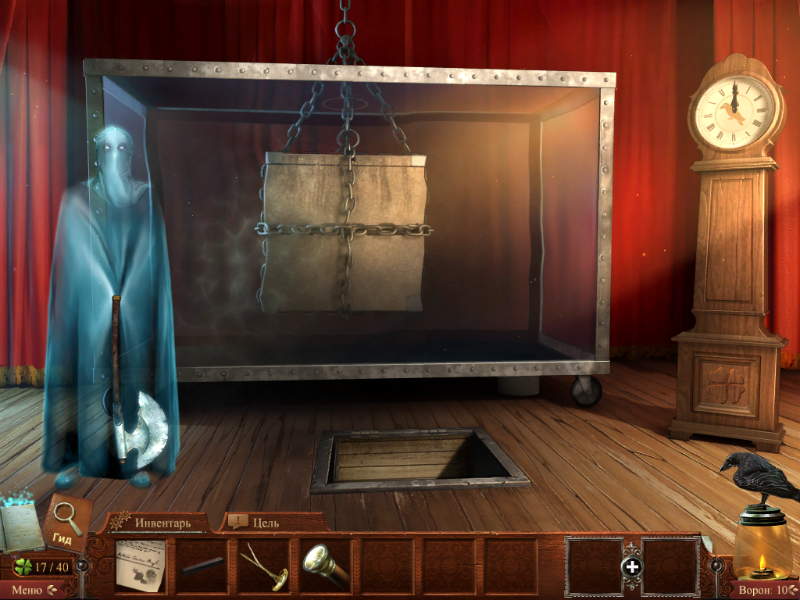Choose the metal-tipped cane handle item
The height and width of the screenshot is (600, 800).
coord(326,567)
